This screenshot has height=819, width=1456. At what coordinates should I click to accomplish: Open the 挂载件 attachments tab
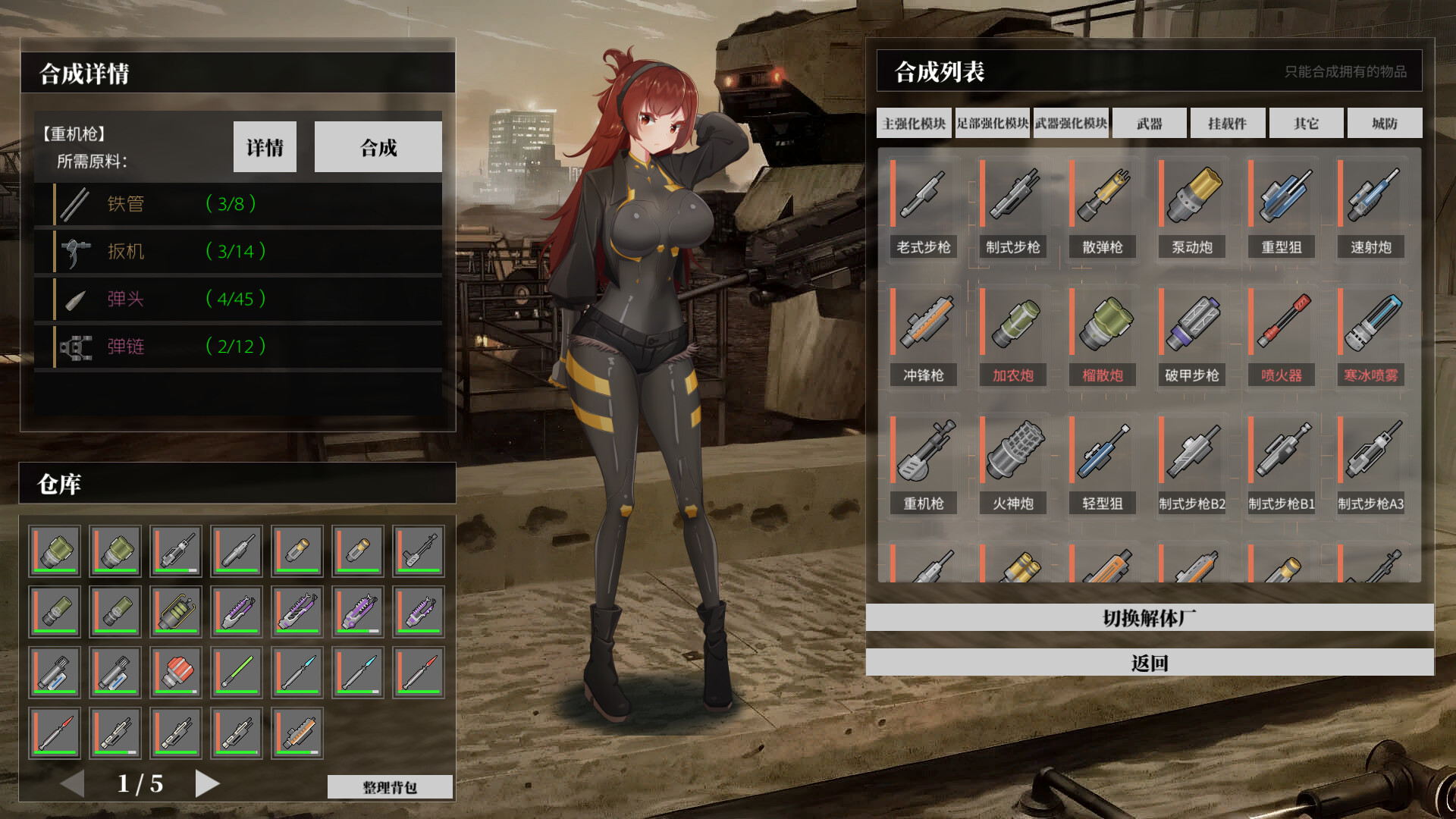(x=1226, y=123)
